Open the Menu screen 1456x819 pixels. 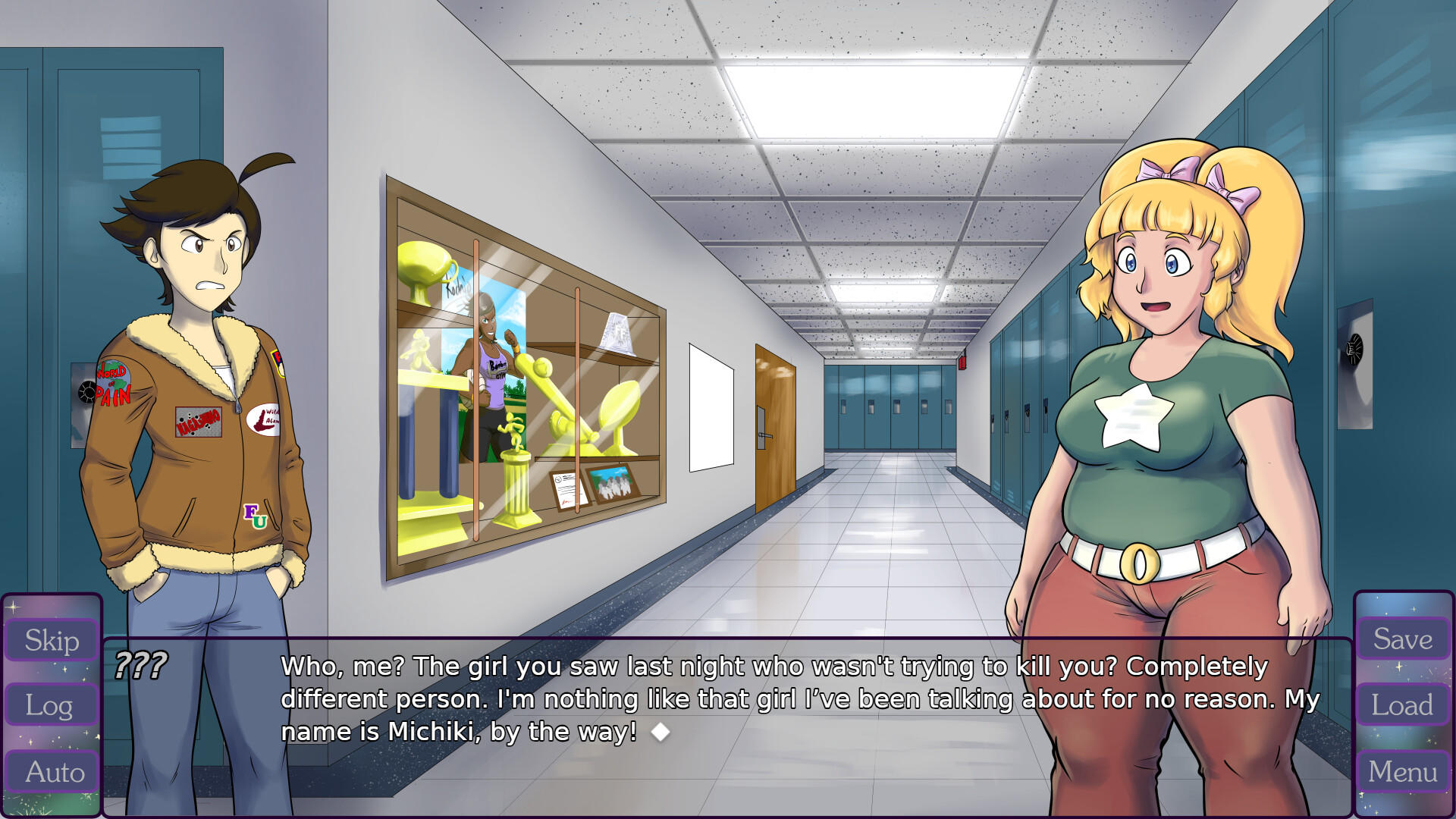click(1404, 771)
